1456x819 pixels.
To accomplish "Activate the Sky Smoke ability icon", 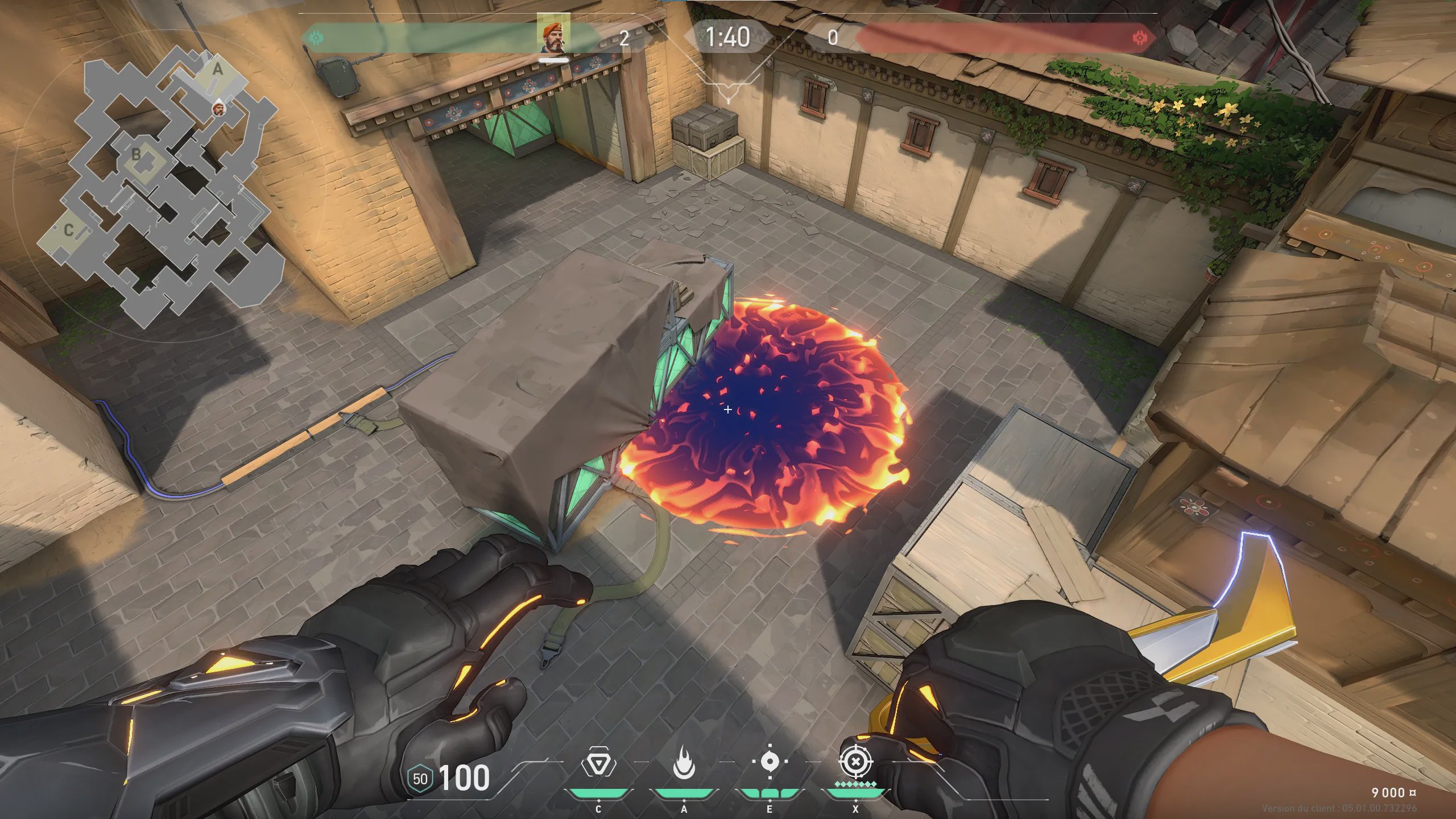I will 770,762.
